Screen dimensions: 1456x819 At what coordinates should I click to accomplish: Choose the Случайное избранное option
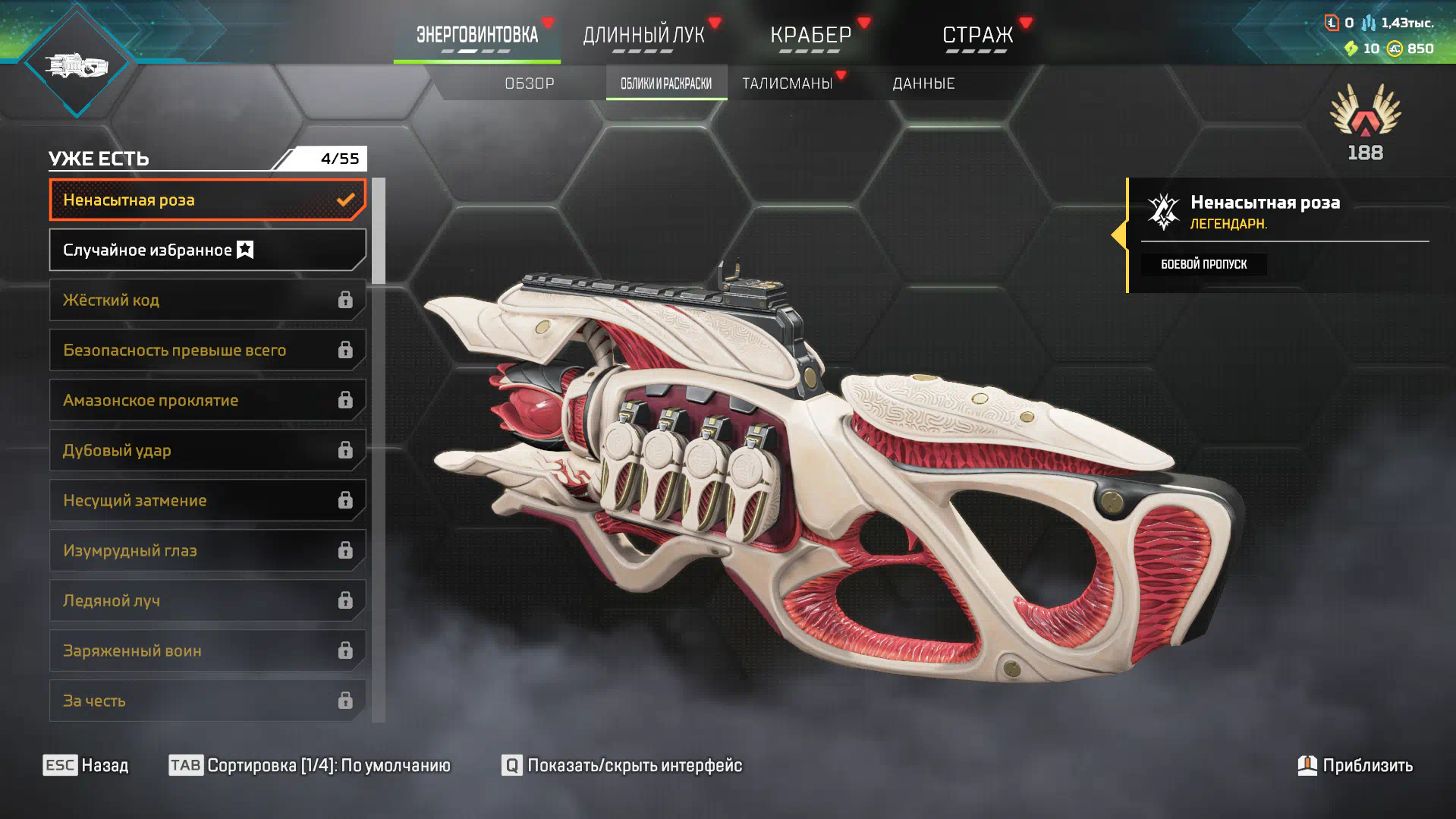(207, 250)
